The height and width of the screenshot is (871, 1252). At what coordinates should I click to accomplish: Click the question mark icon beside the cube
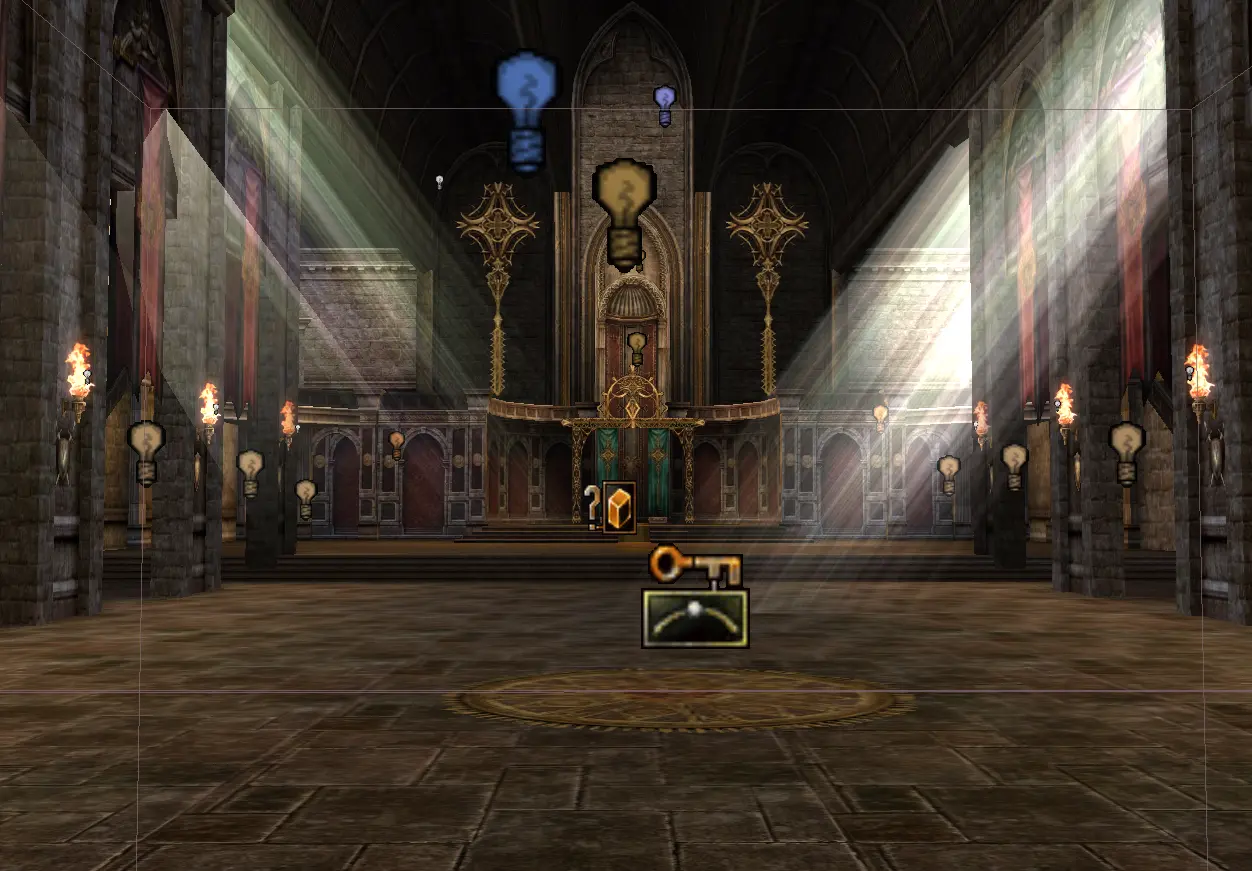pos(593,505)
